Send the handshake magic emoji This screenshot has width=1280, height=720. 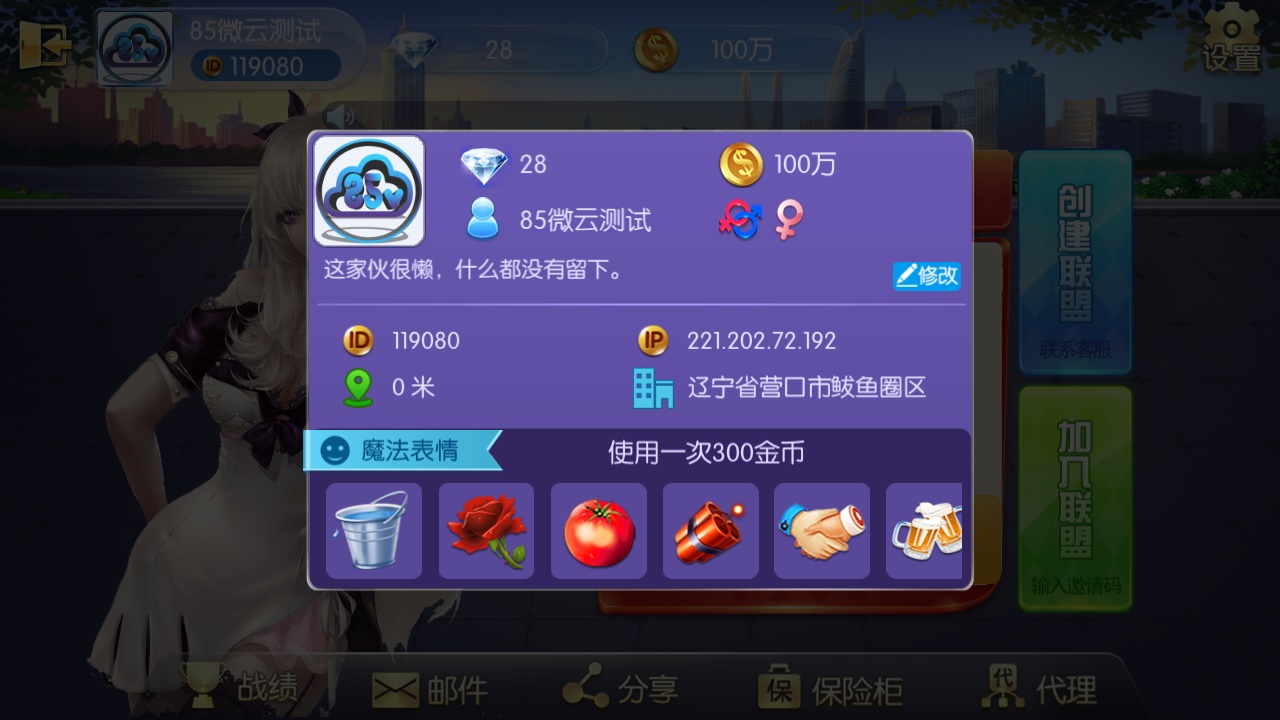[x=822, y=531]
